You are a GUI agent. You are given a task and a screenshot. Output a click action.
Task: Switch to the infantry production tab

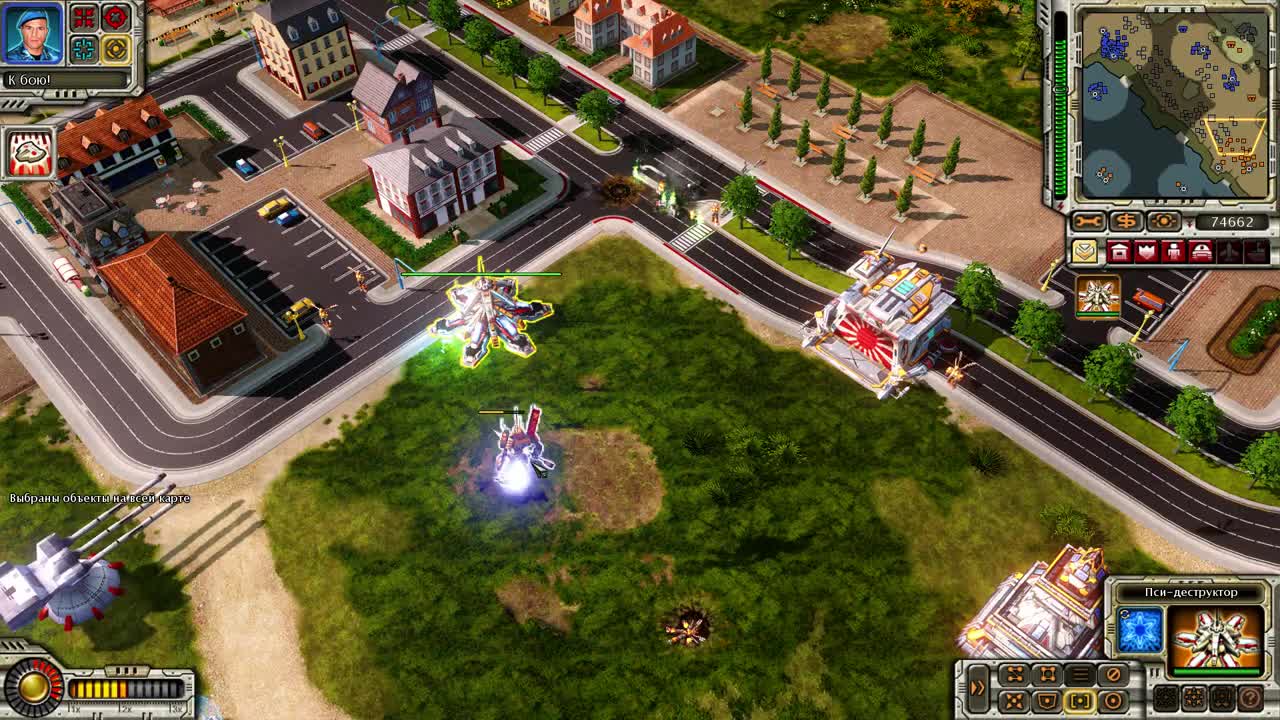coord(1174,251)
